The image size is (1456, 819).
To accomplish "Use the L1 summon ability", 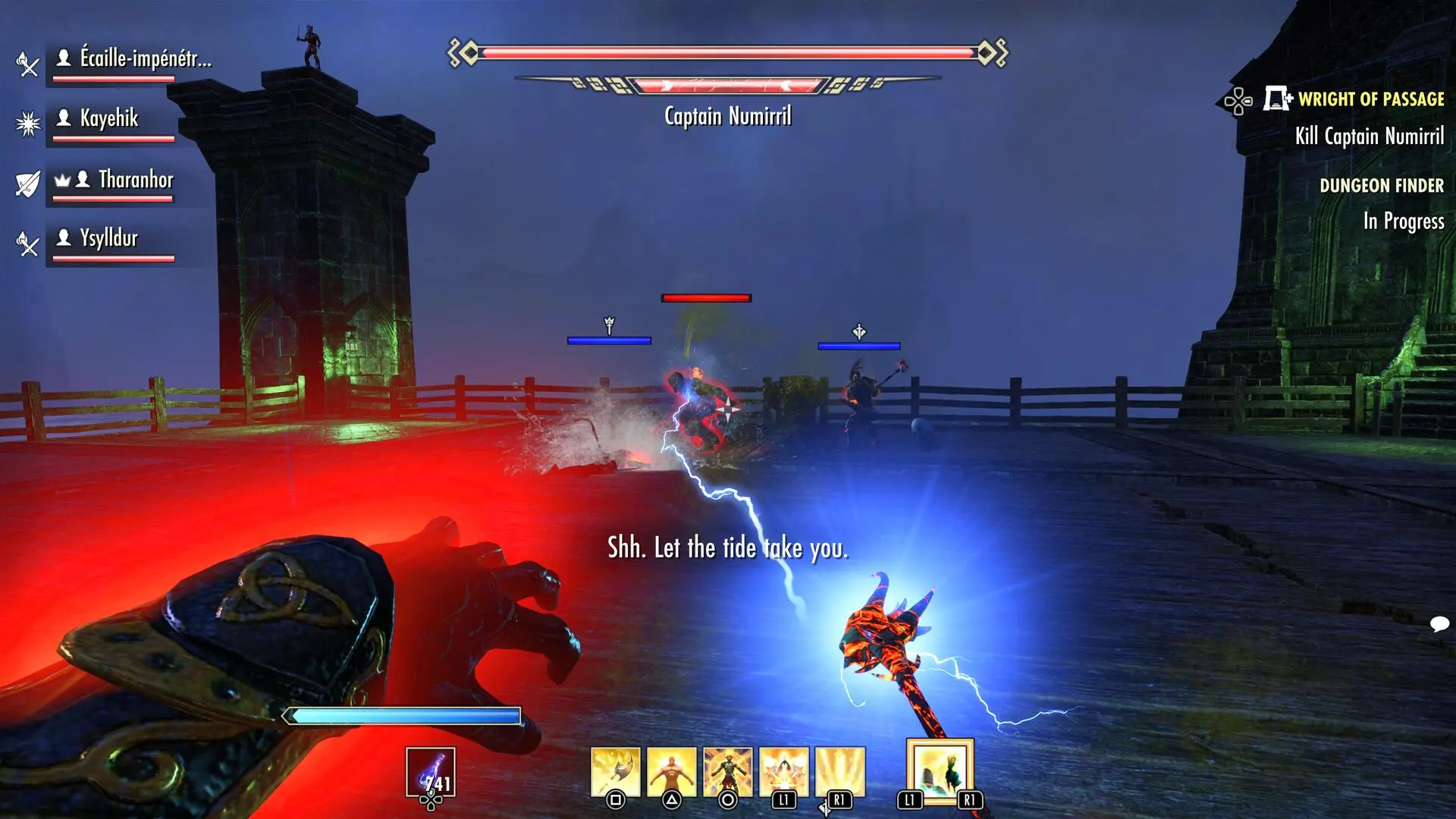I will pyautogui.click(x=783, y=764).
